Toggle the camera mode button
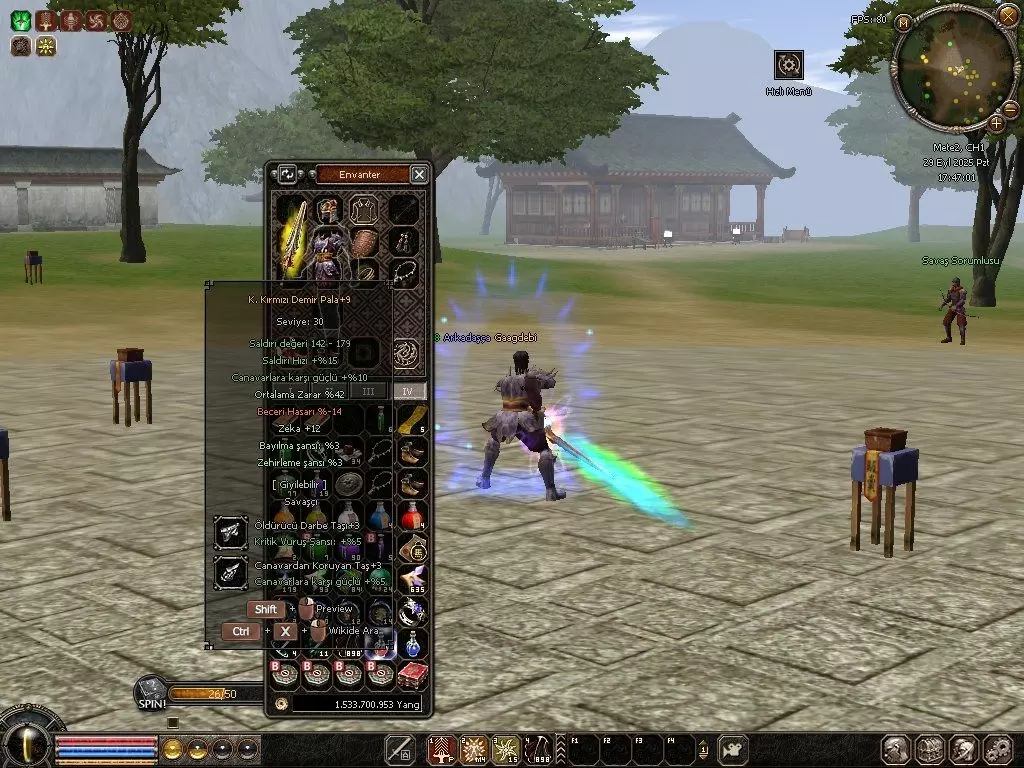 734,748
